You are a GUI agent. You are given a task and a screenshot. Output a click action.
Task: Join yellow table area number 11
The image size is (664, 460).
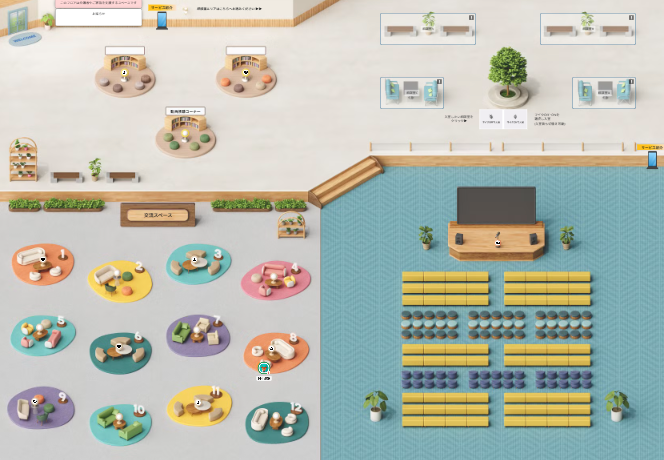(198, 404)
